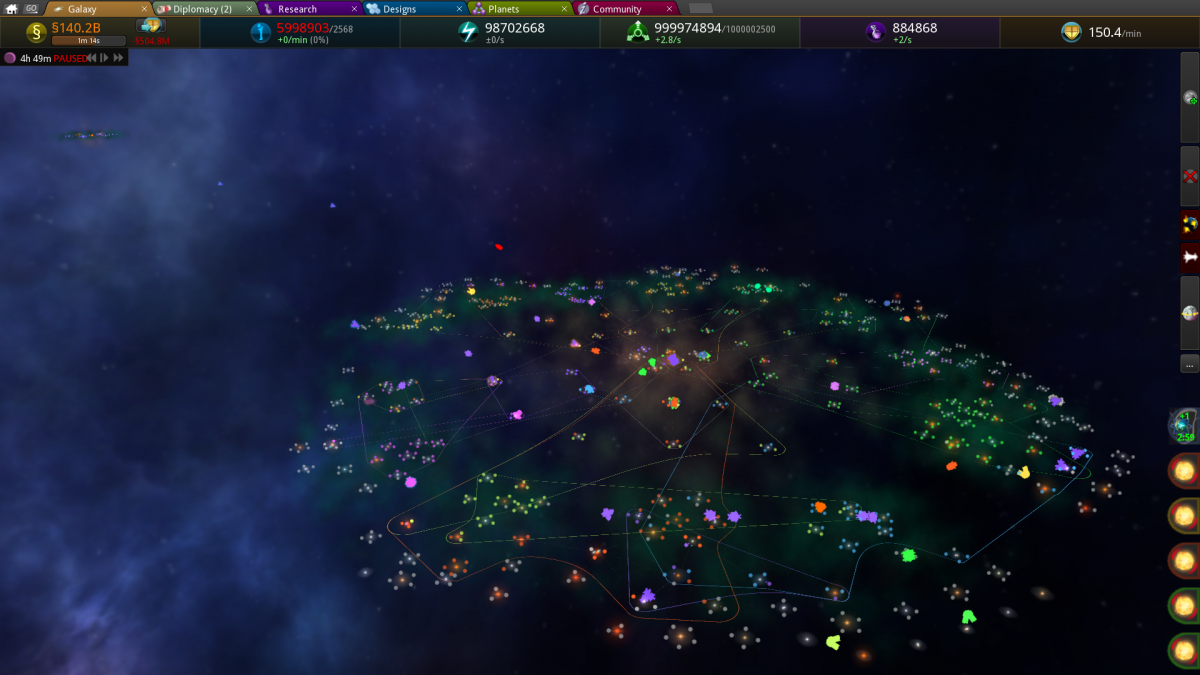
Task: Open the new tab button
Action: click(x=700, y=9)
